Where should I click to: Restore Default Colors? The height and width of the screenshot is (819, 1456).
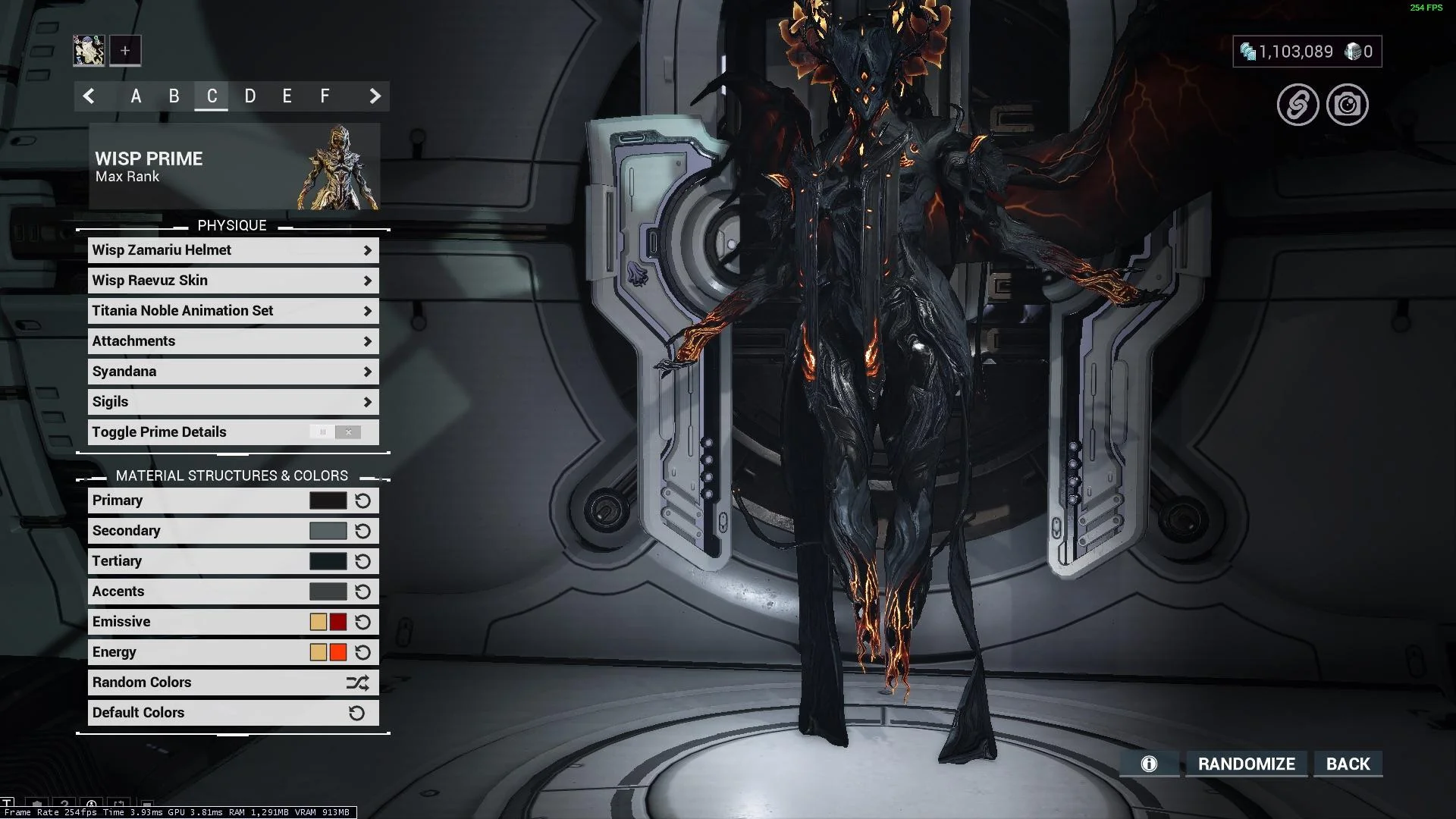233,713
